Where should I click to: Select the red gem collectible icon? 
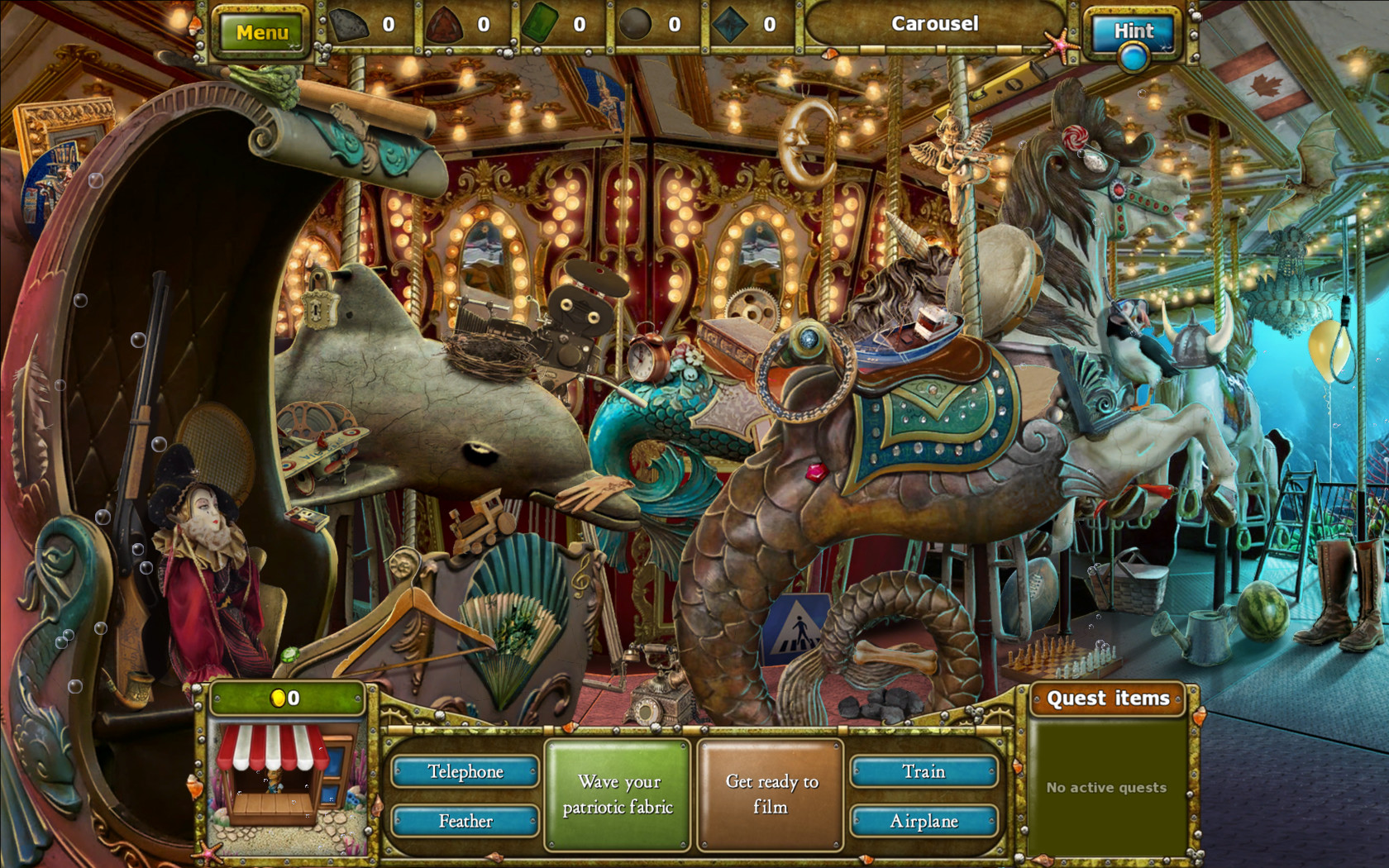click(x=446, y=23)
